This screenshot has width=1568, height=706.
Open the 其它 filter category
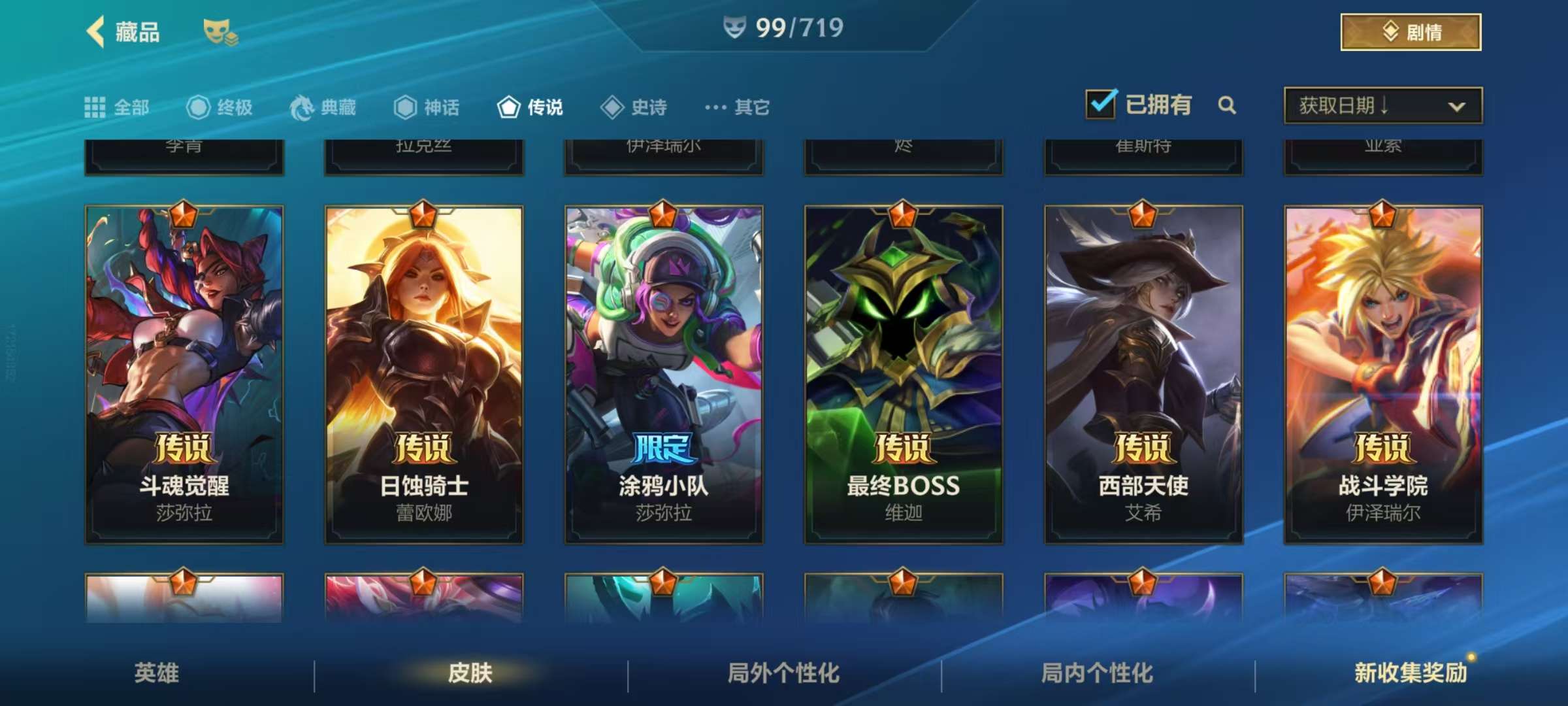coord(738,107)
